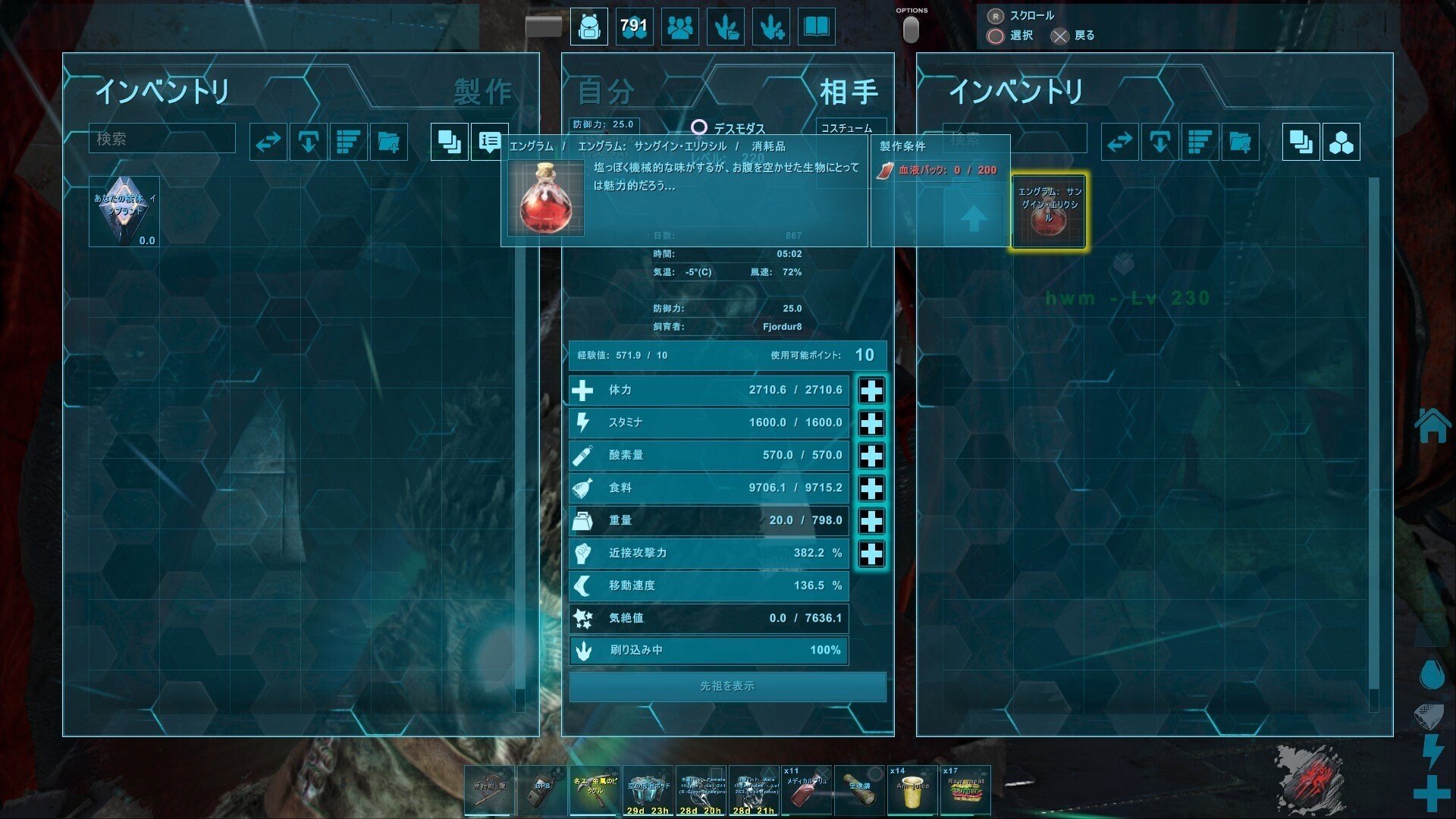Click the transfer arrows icon in left inventory
The height and width of the screenshot is (819, 1456).
pyautogui.click(x=268, y=141)
